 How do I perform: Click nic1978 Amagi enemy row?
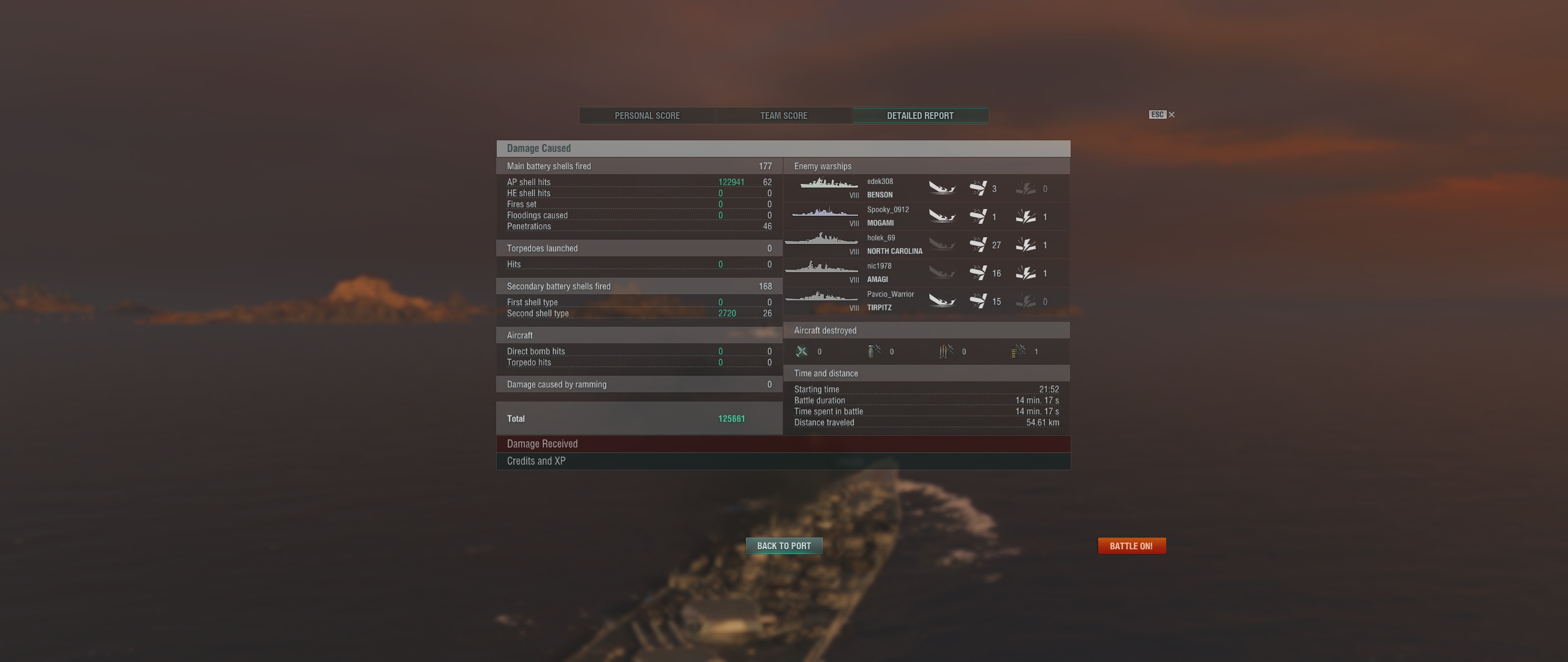click(926, 273)
